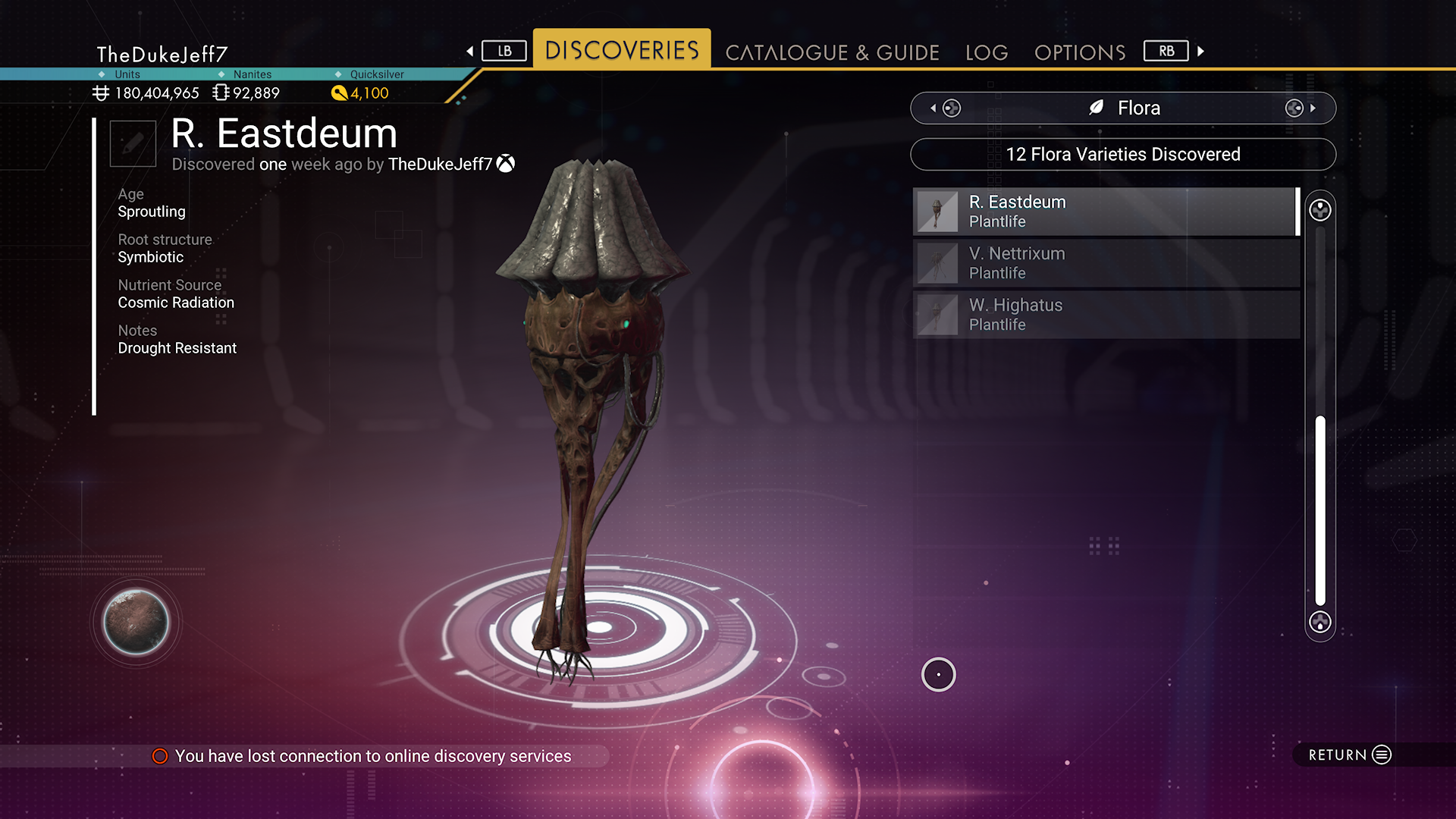Click the rename pencil icon beside R. Eastdeum

click(x=133, y=143)
